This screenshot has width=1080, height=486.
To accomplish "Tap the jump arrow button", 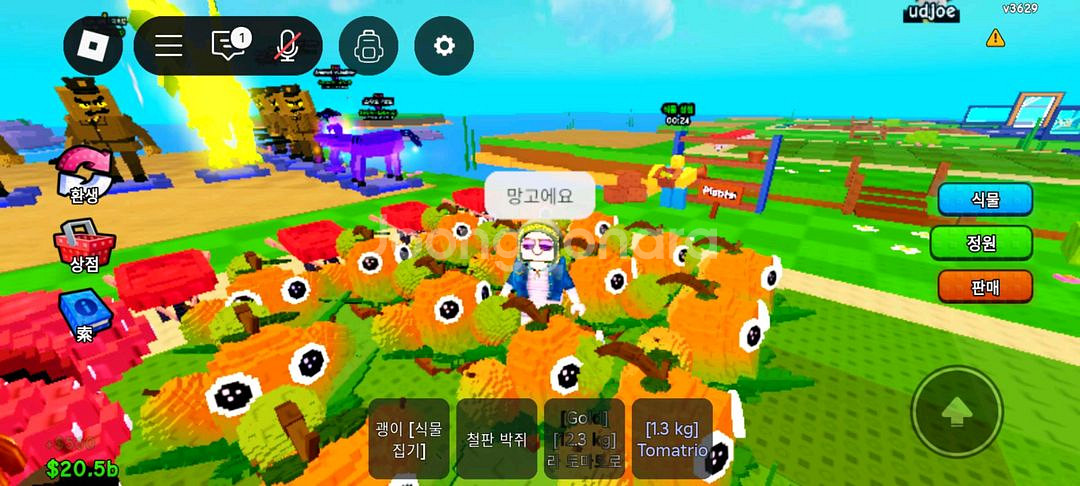I will tap(957, 411).
